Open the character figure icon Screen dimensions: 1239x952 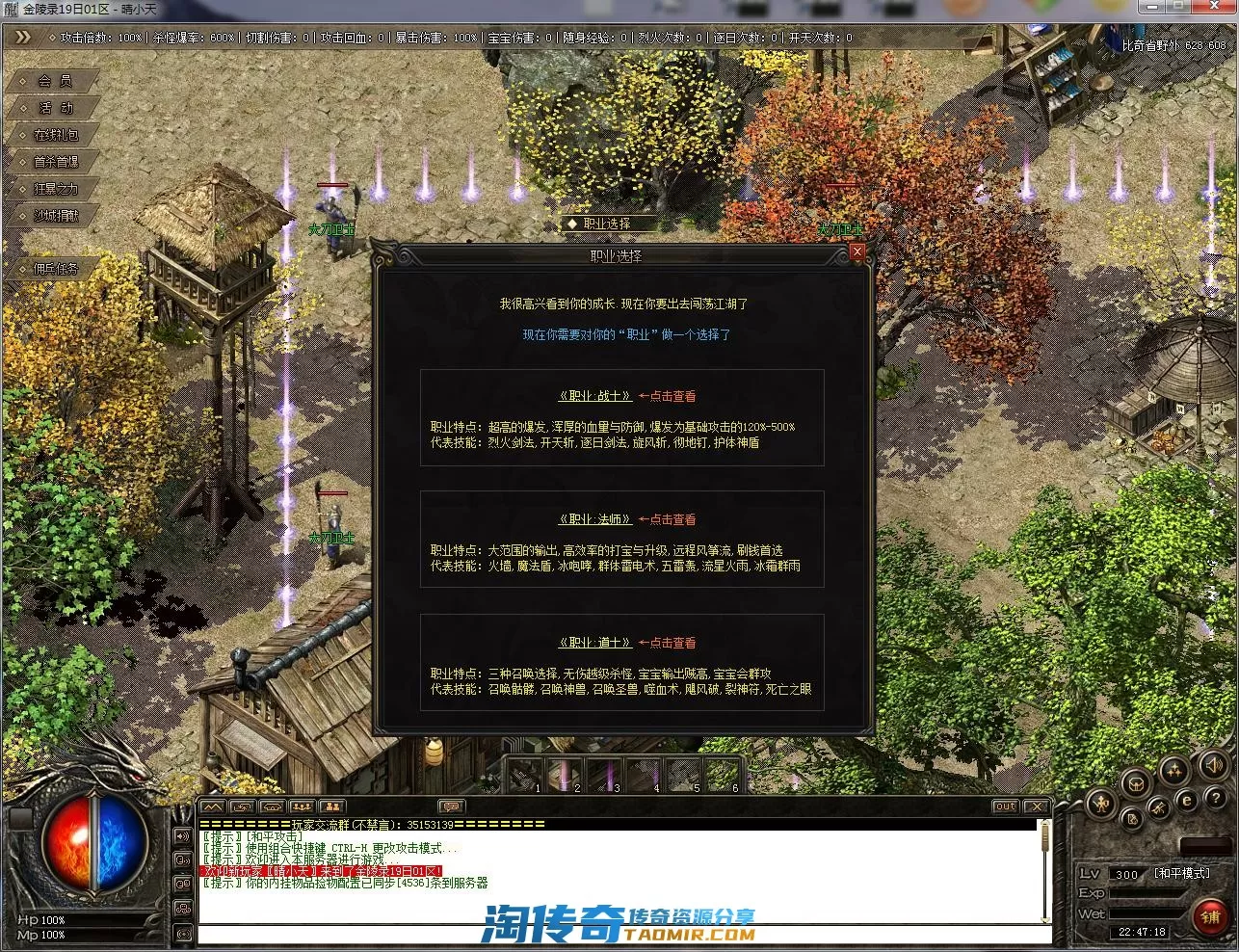1101,803
